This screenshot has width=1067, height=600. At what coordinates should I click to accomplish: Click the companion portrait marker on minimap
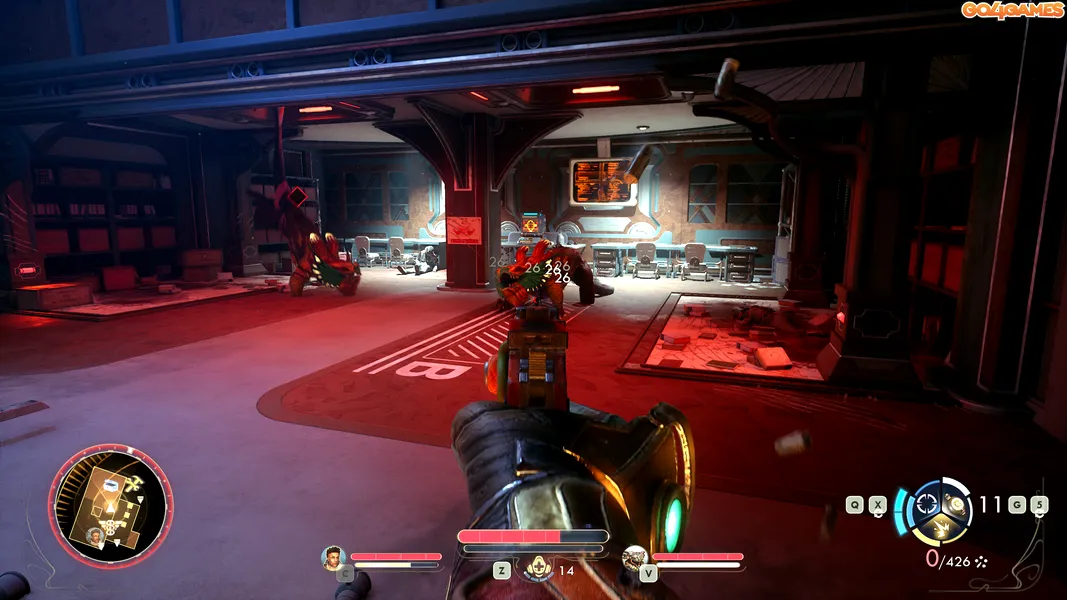tap(96, 536)
